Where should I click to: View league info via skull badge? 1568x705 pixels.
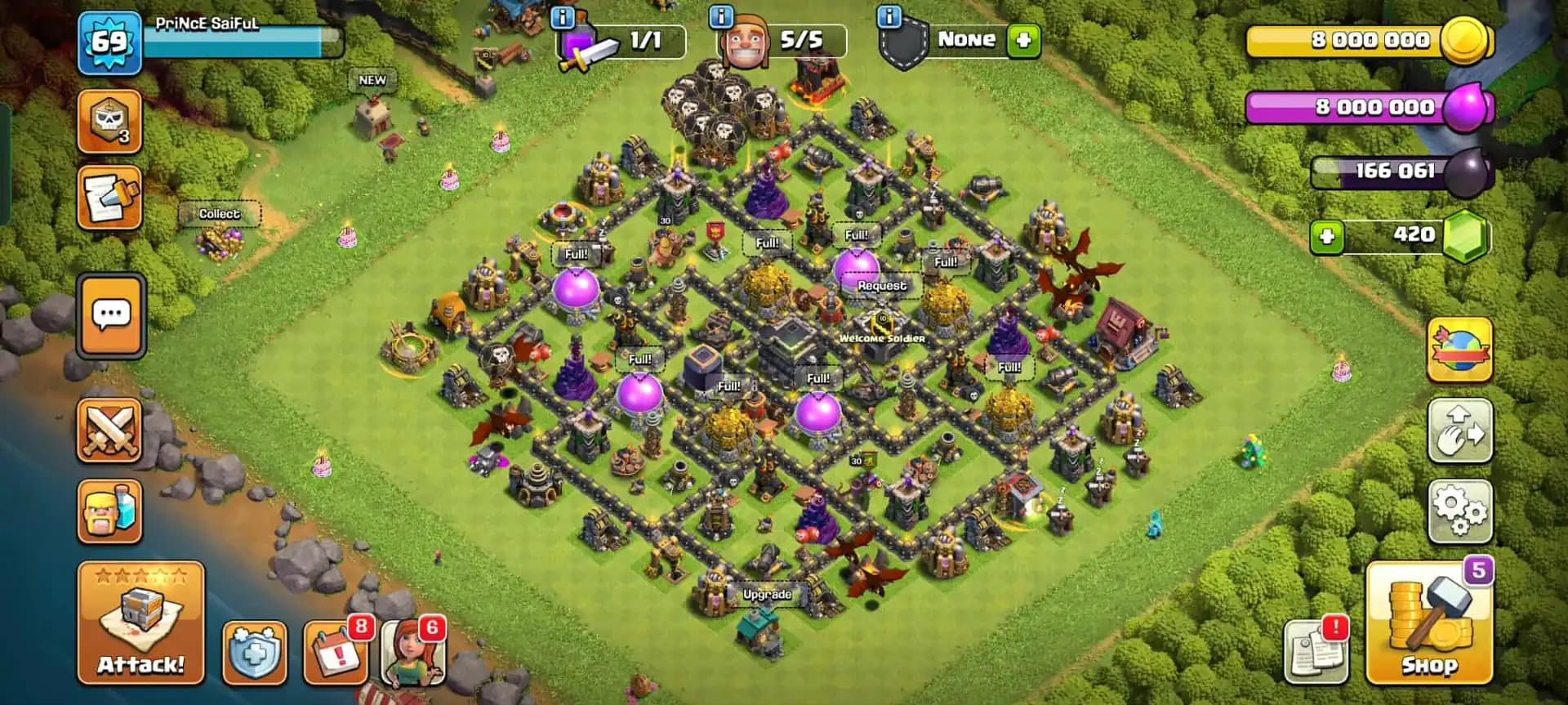109,122
